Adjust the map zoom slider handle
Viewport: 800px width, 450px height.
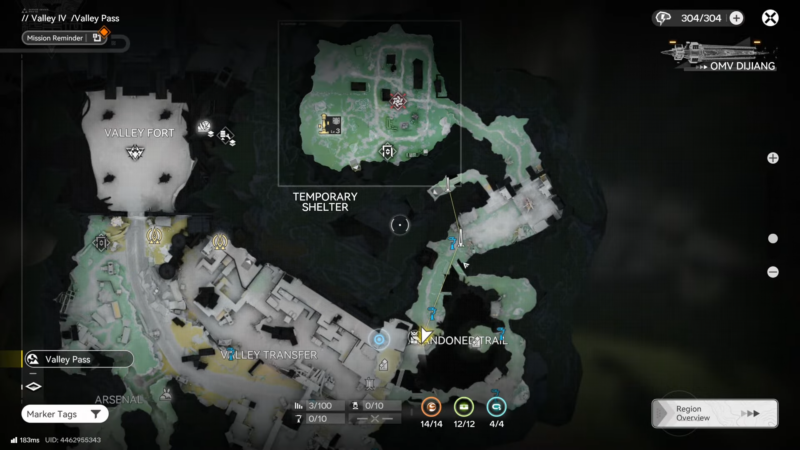[x=773, y=238]
